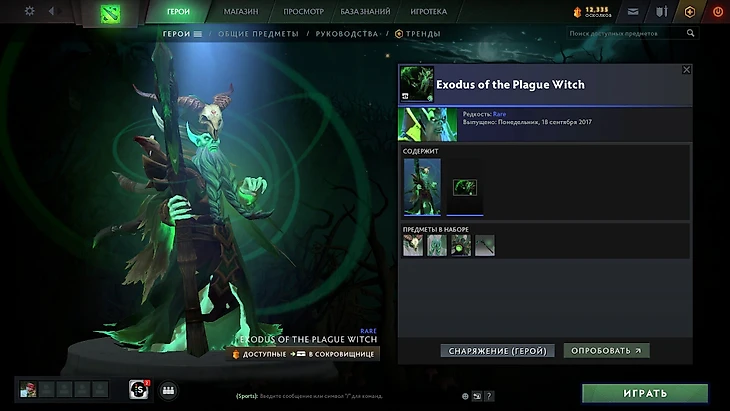
Task: Open the Магазин tab
Action: click(x=240, y=12)
